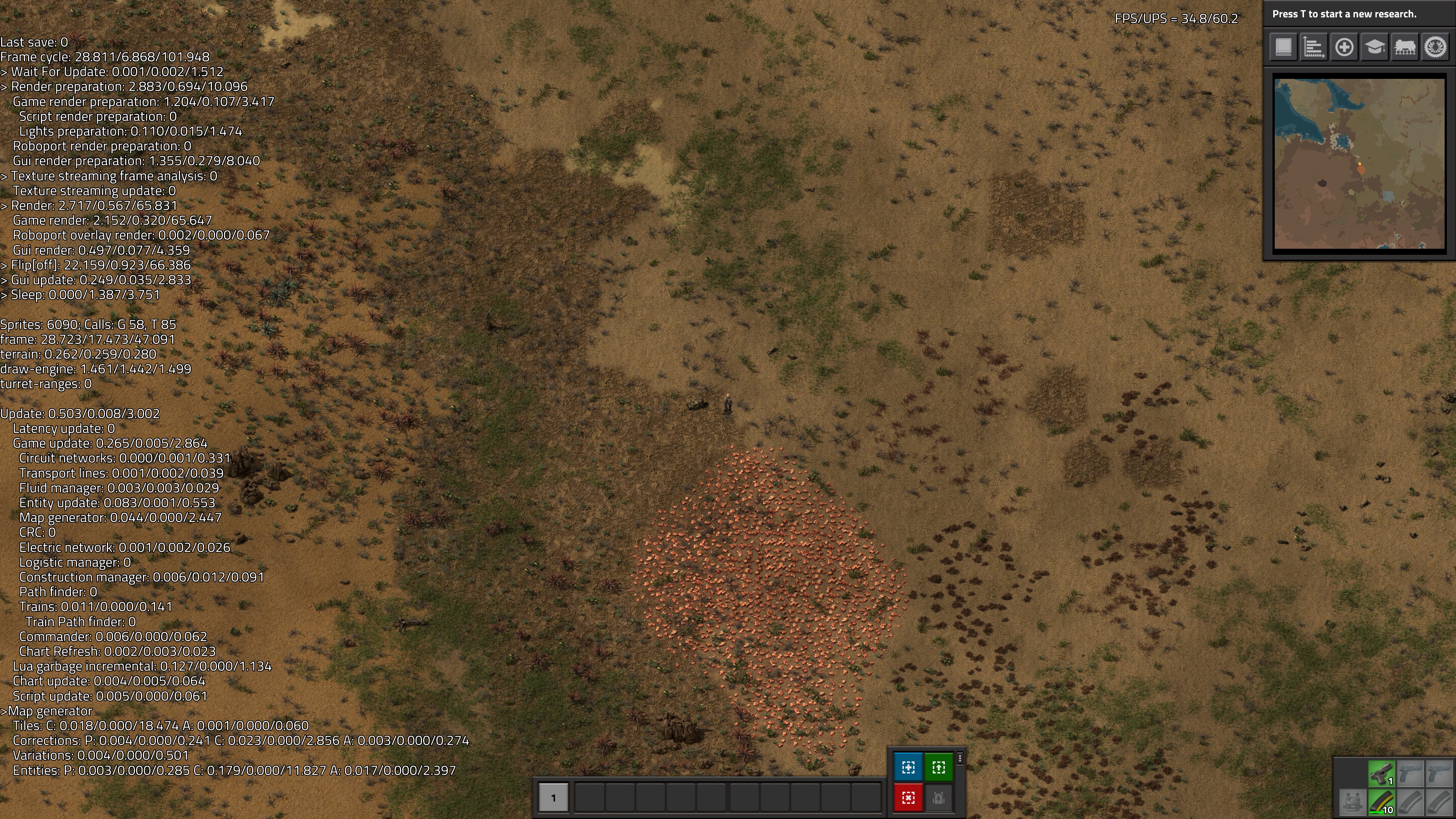Image resolution: width=1456 pixels, height=819 pixels.
Task: Pick the red deconstruction planner shortcut
Action: [x=908, y=797]
